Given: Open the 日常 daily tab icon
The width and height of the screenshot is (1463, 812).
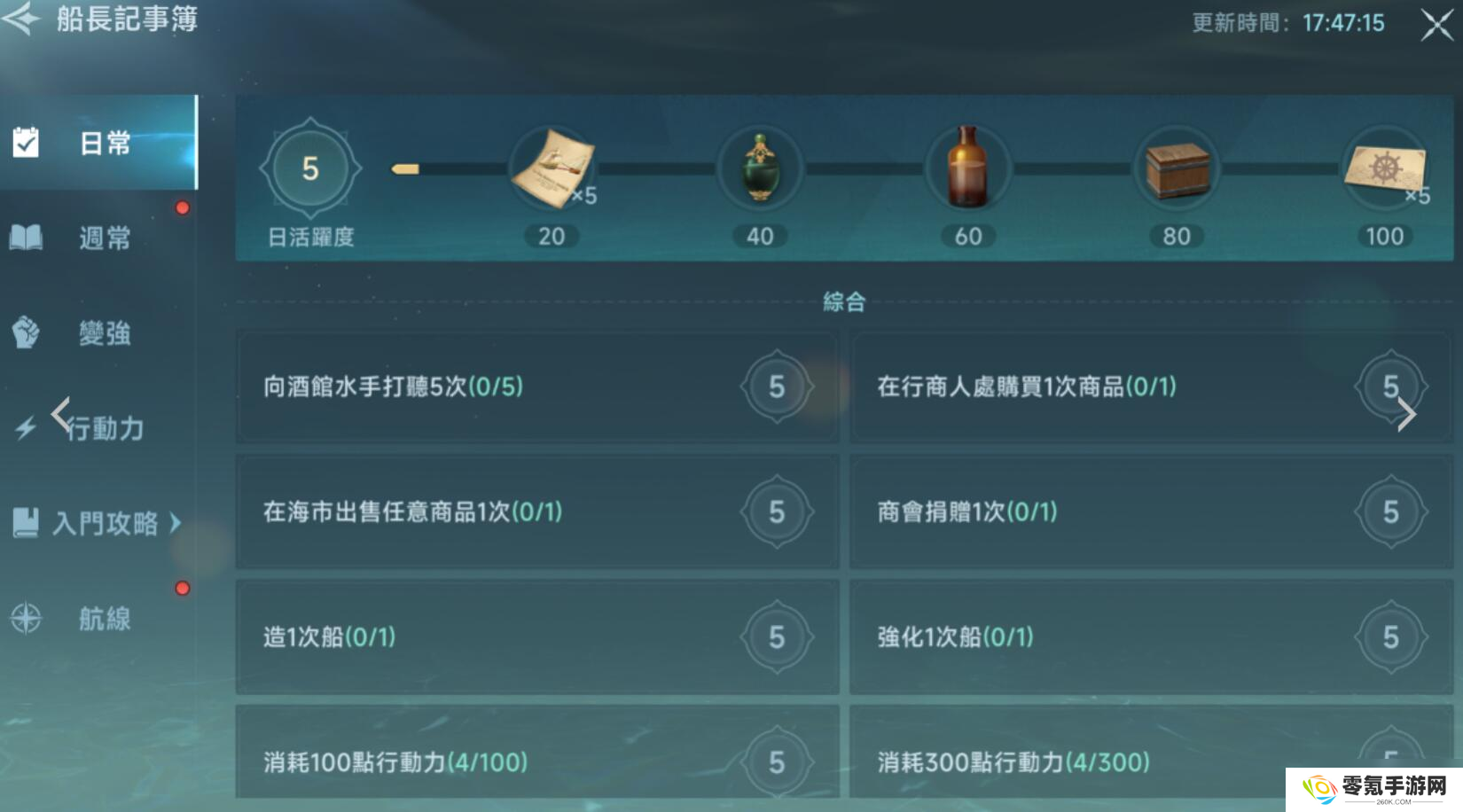Looking at the screenshot, I should pyautogui.click(x=25, y=140).
